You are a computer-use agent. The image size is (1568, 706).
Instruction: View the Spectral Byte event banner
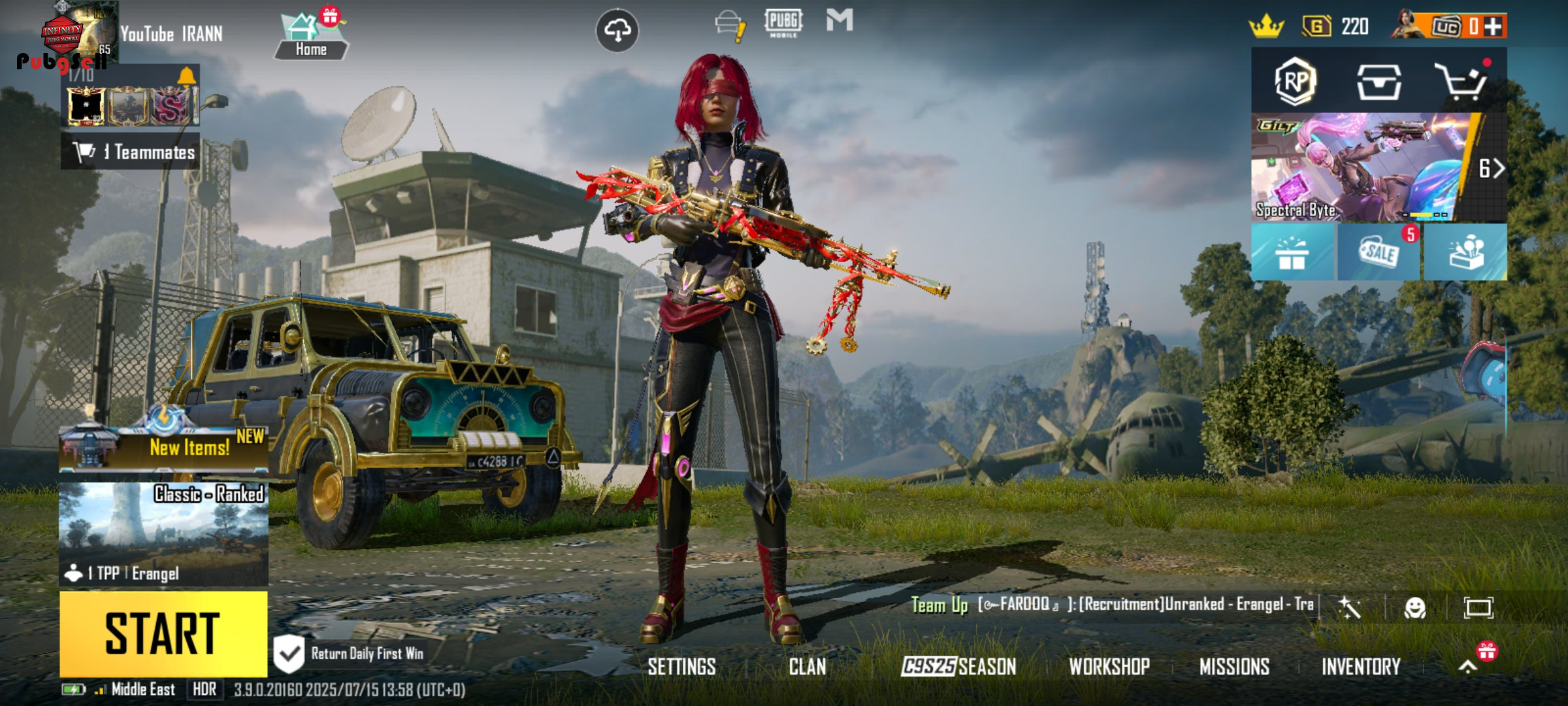click(1362, 167)
